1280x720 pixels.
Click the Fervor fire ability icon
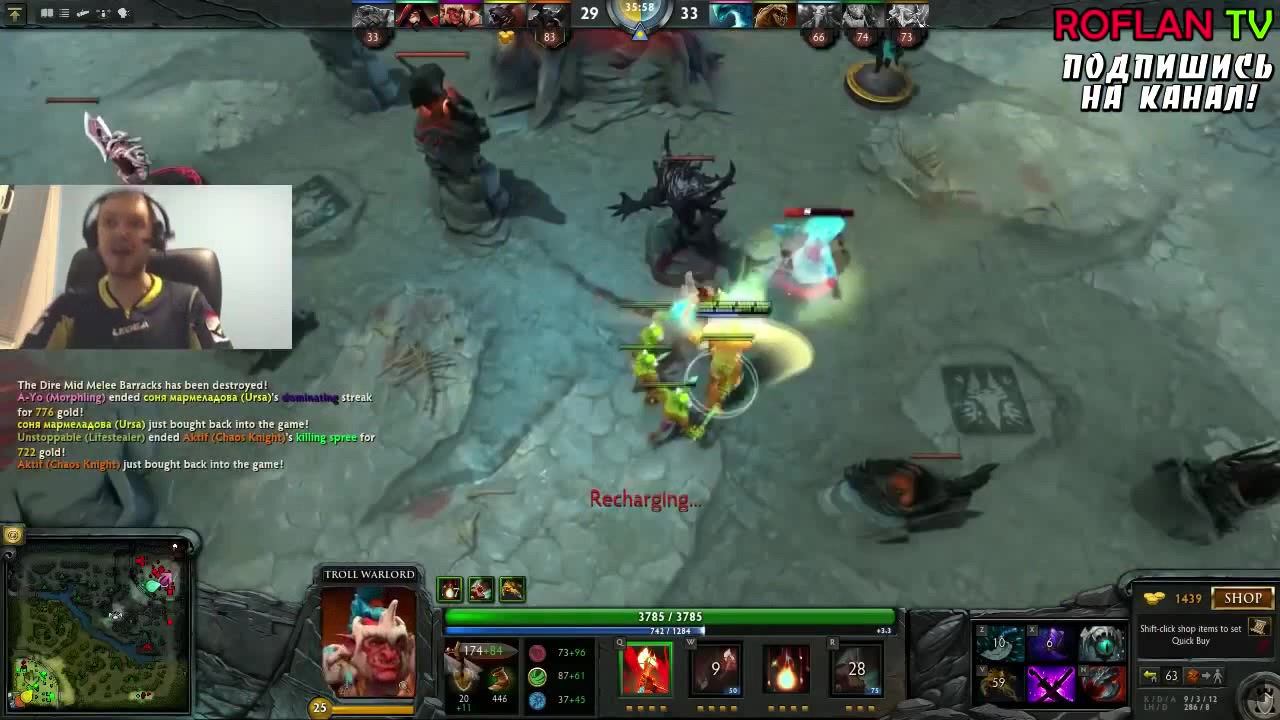[x=786, y=669]
